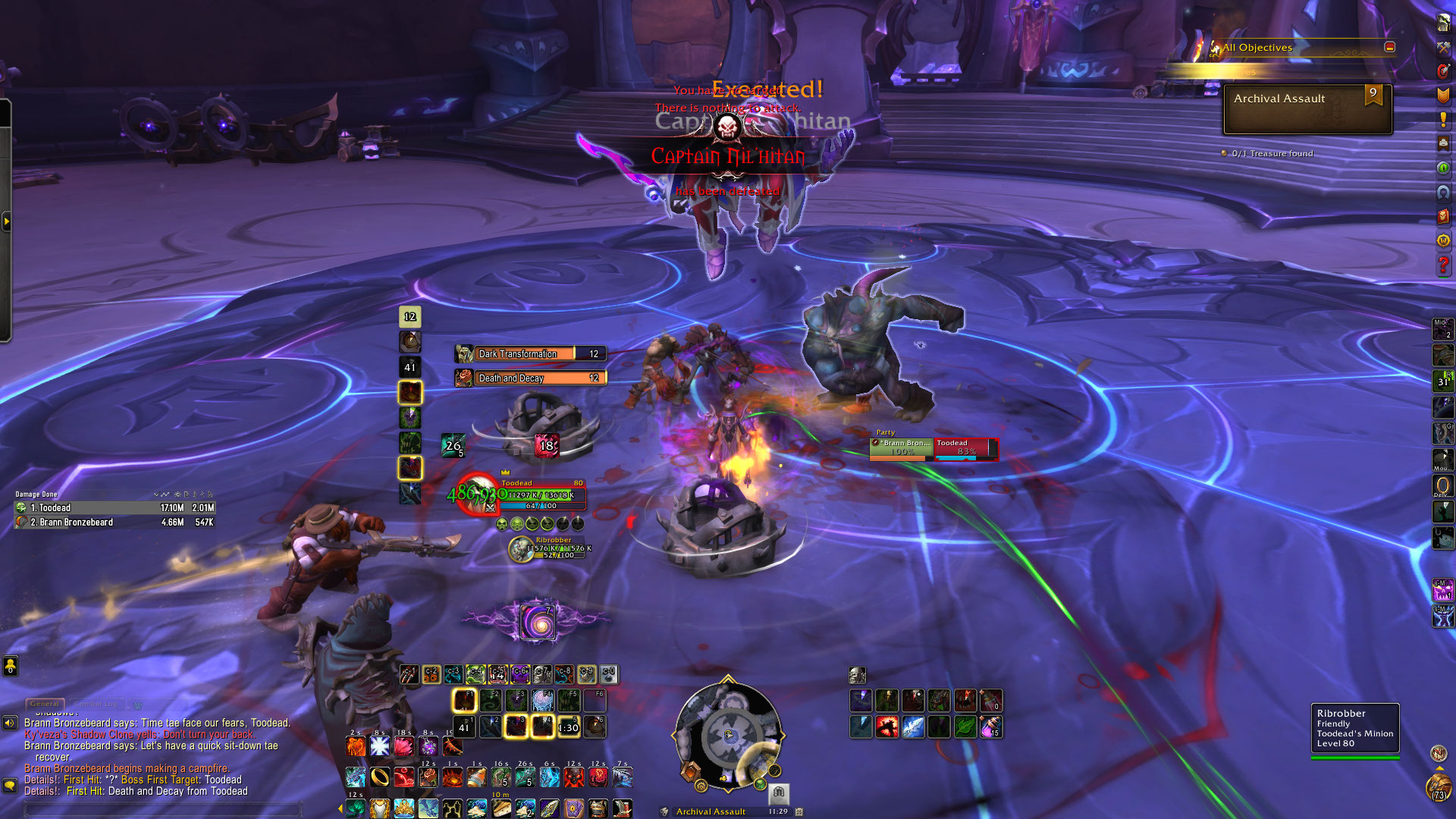Viewport: 1456px width, 819px height.
Task: Open the red question mark help button
Action: 1443,265
